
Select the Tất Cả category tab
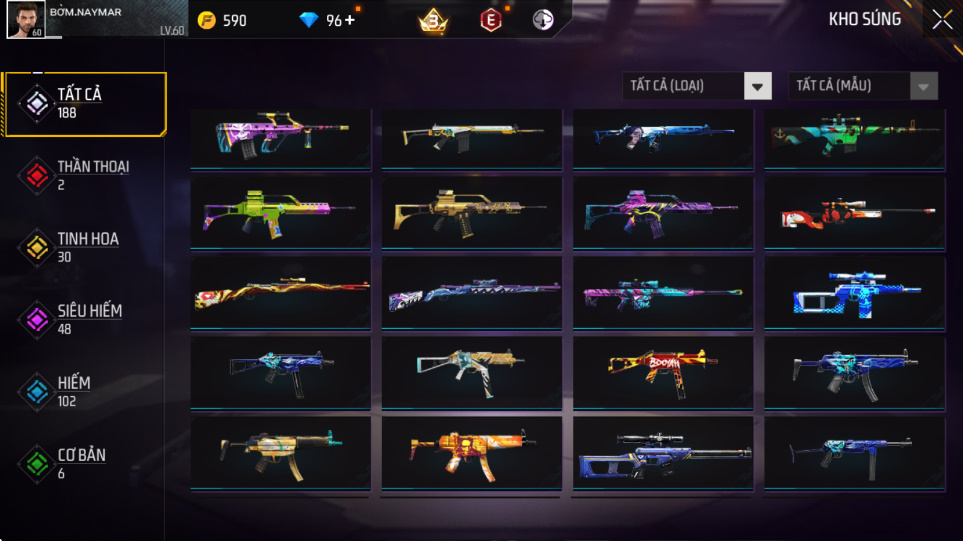pos(84,103)
